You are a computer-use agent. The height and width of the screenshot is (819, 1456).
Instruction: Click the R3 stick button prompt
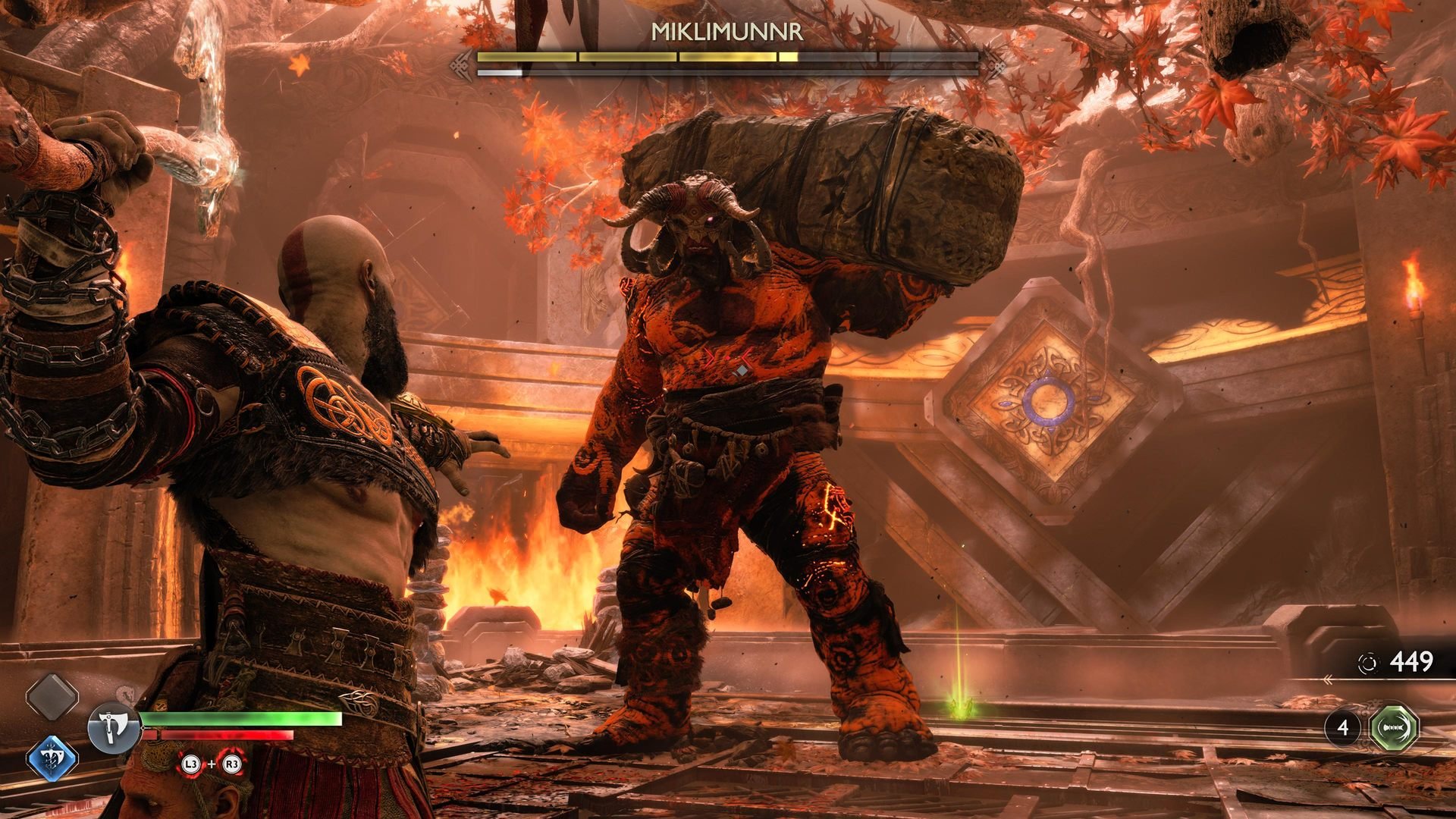[x=232, y=764]
